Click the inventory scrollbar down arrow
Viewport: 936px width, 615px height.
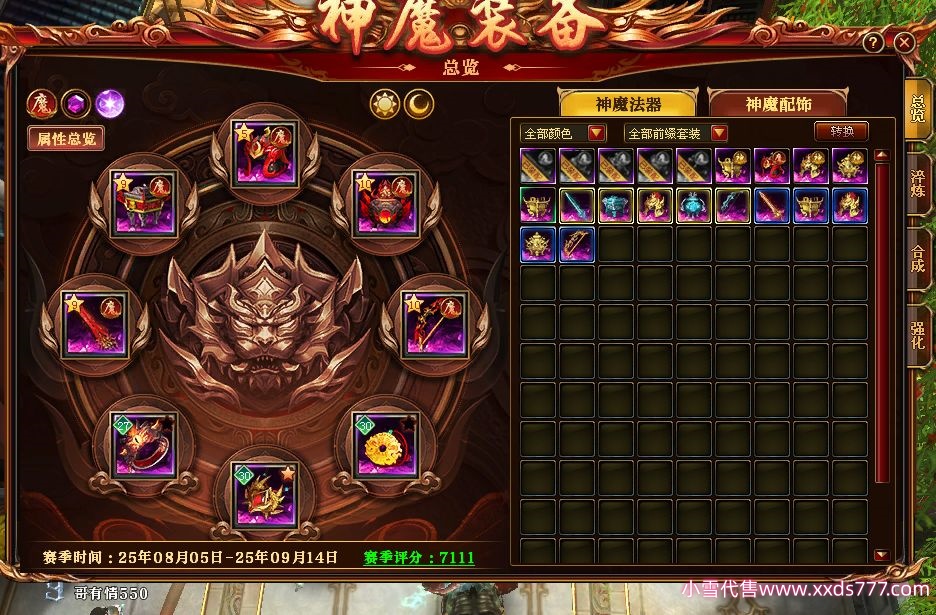pyautogui.click(x=881, y=555)
